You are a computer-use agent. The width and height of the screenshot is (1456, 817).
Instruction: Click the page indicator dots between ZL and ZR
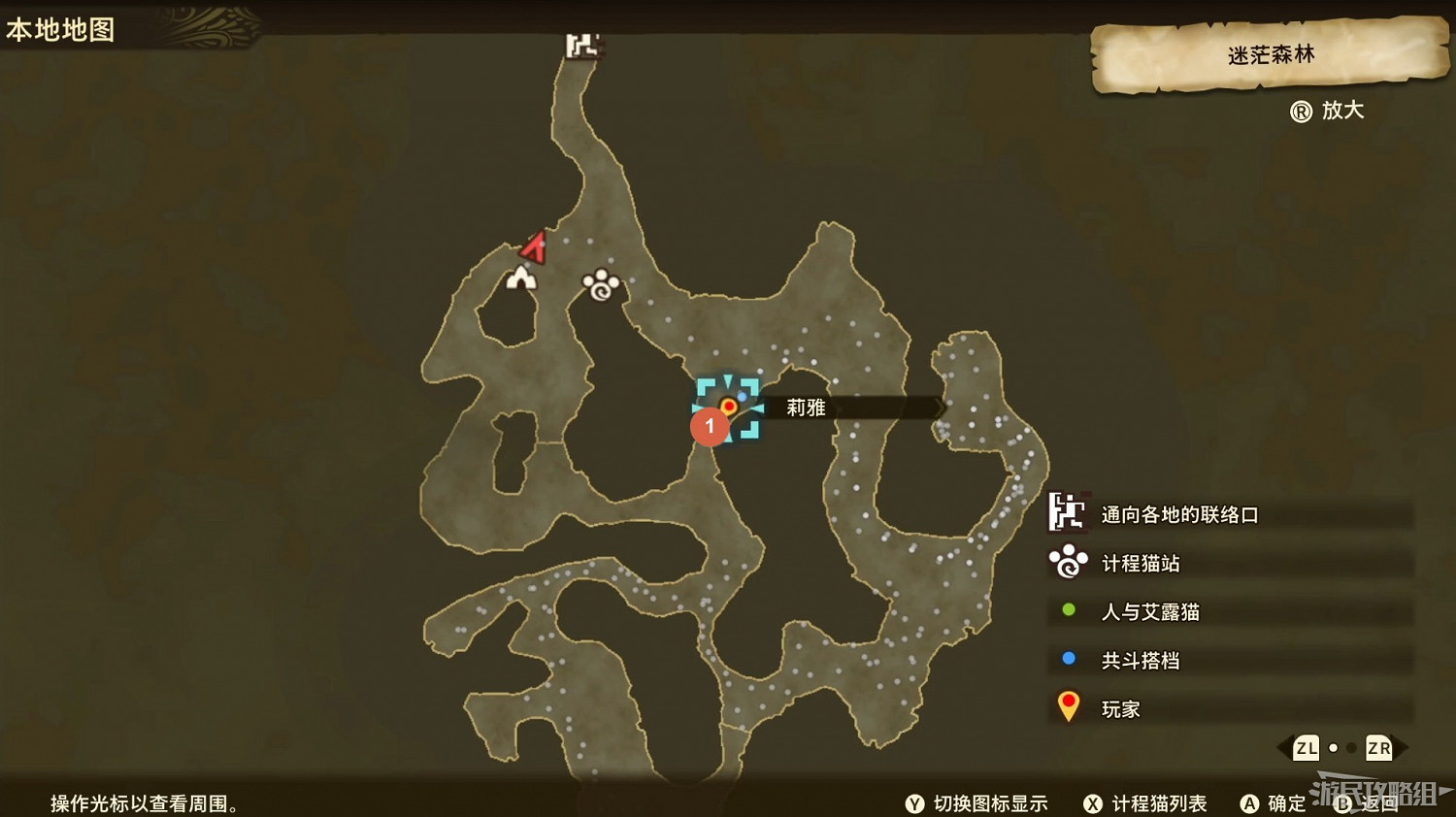pos(1341,748)
